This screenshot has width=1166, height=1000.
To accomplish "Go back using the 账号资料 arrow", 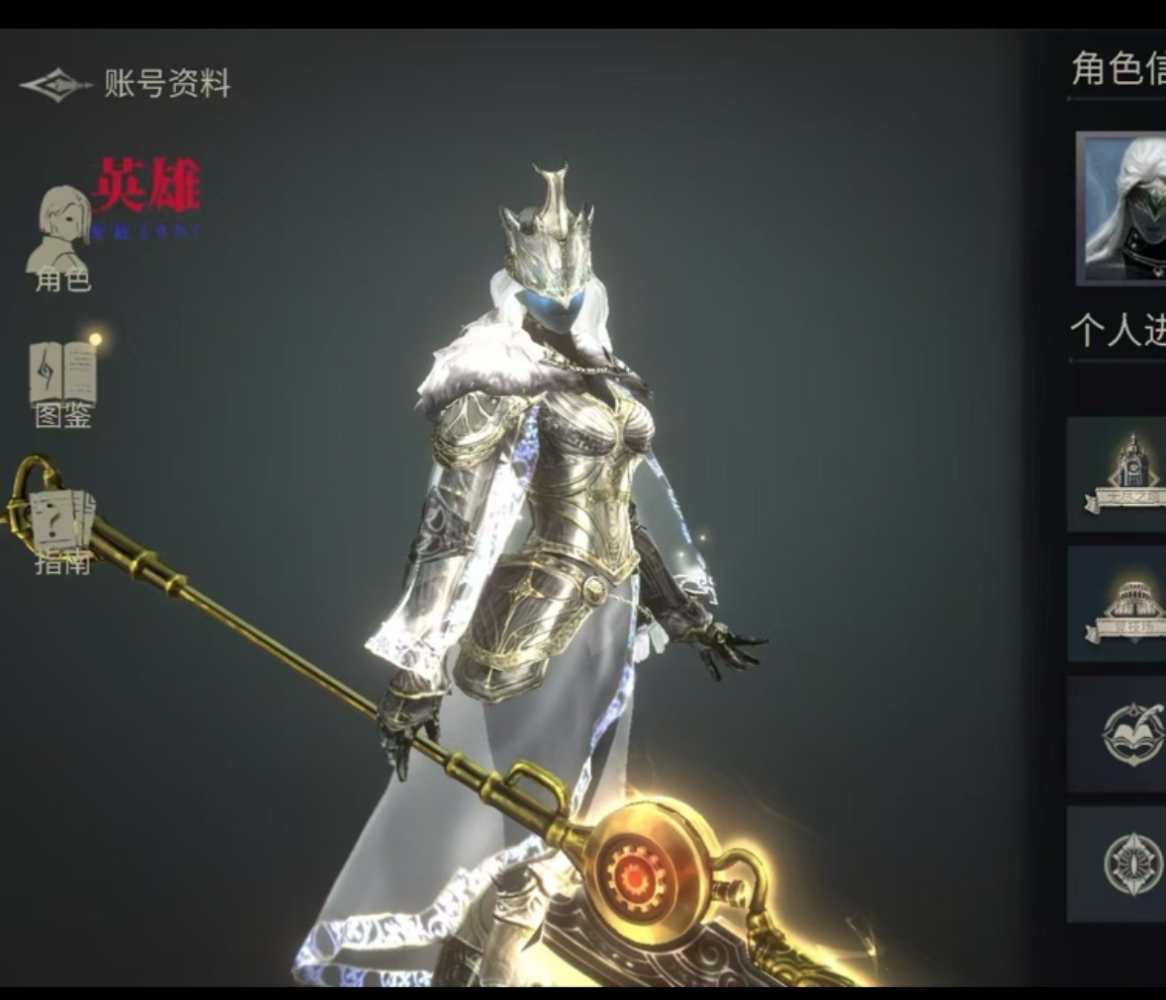I will (56, 85).
